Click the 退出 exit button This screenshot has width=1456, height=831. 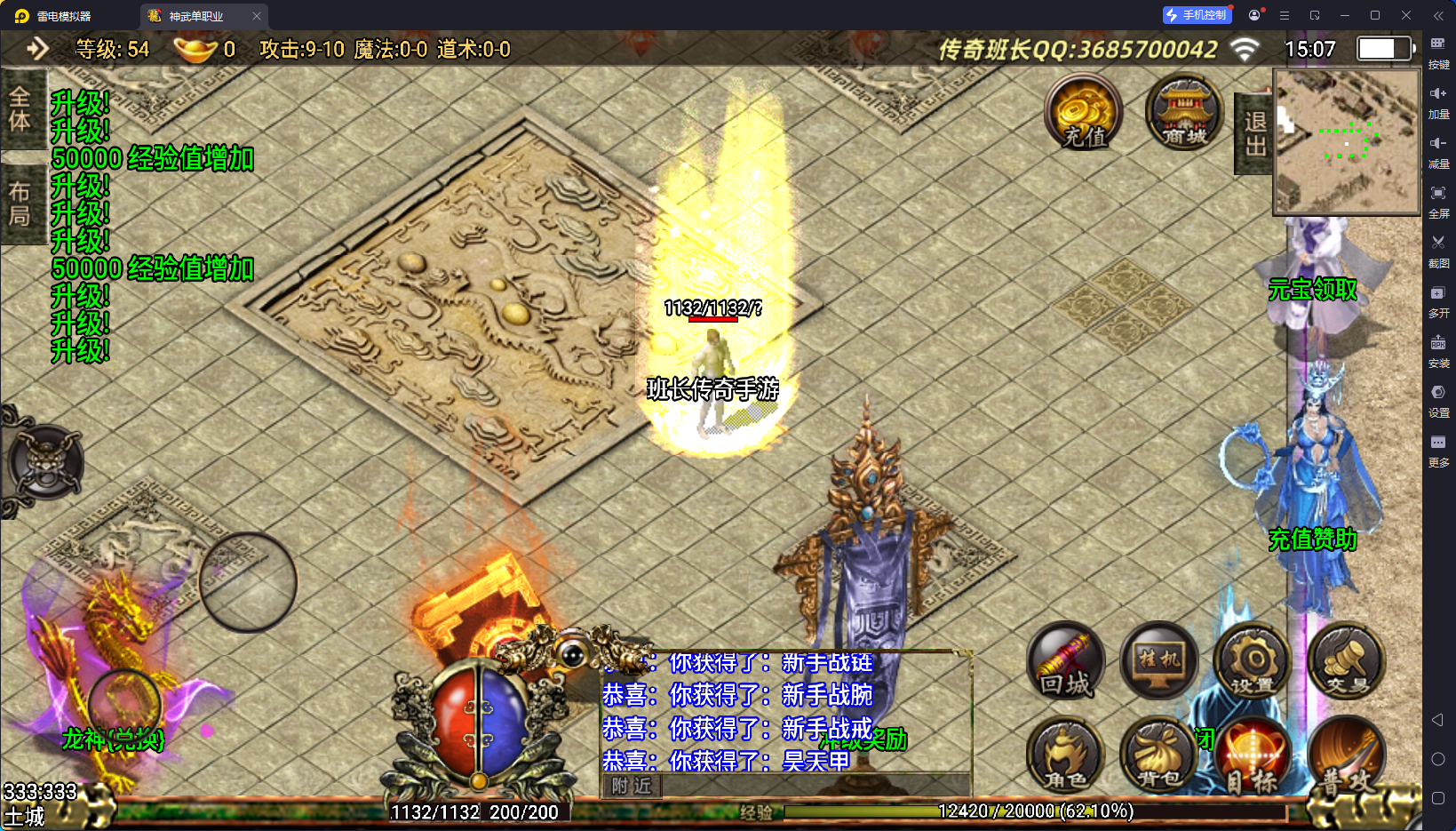click(x=1254, y=133)
